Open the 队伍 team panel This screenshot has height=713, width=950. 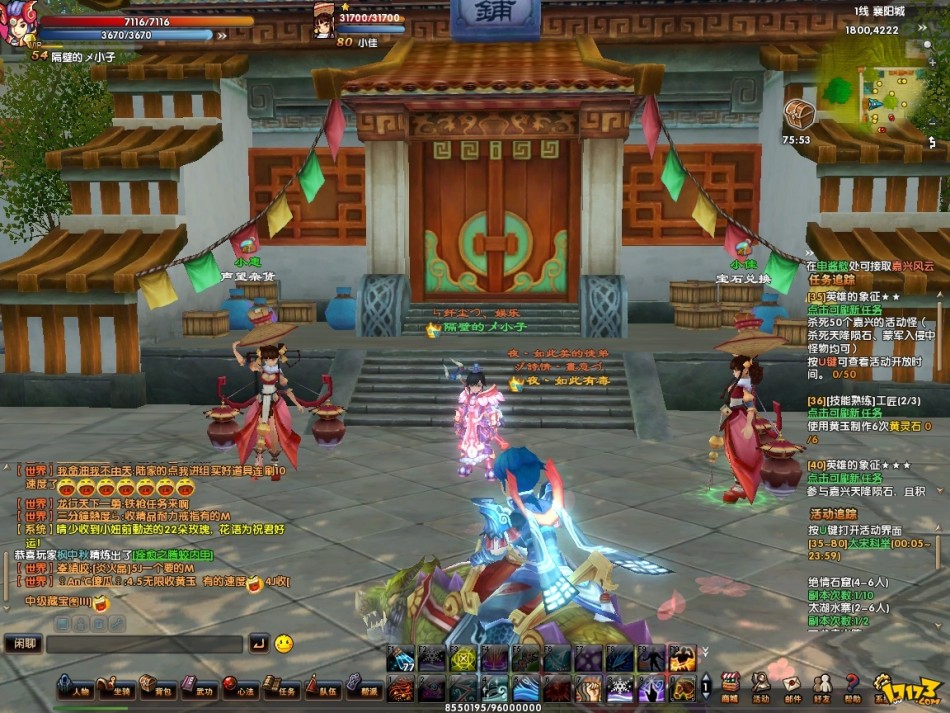[x=322, y=690]
